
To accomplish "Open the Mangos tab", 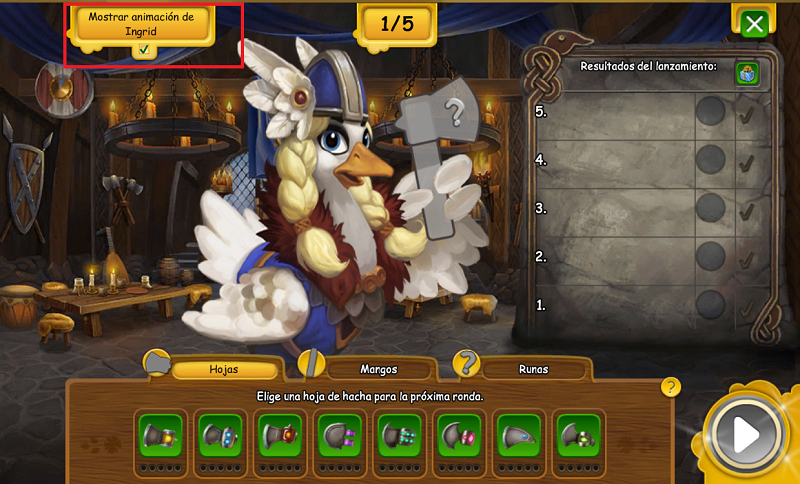I will point(379,369).
